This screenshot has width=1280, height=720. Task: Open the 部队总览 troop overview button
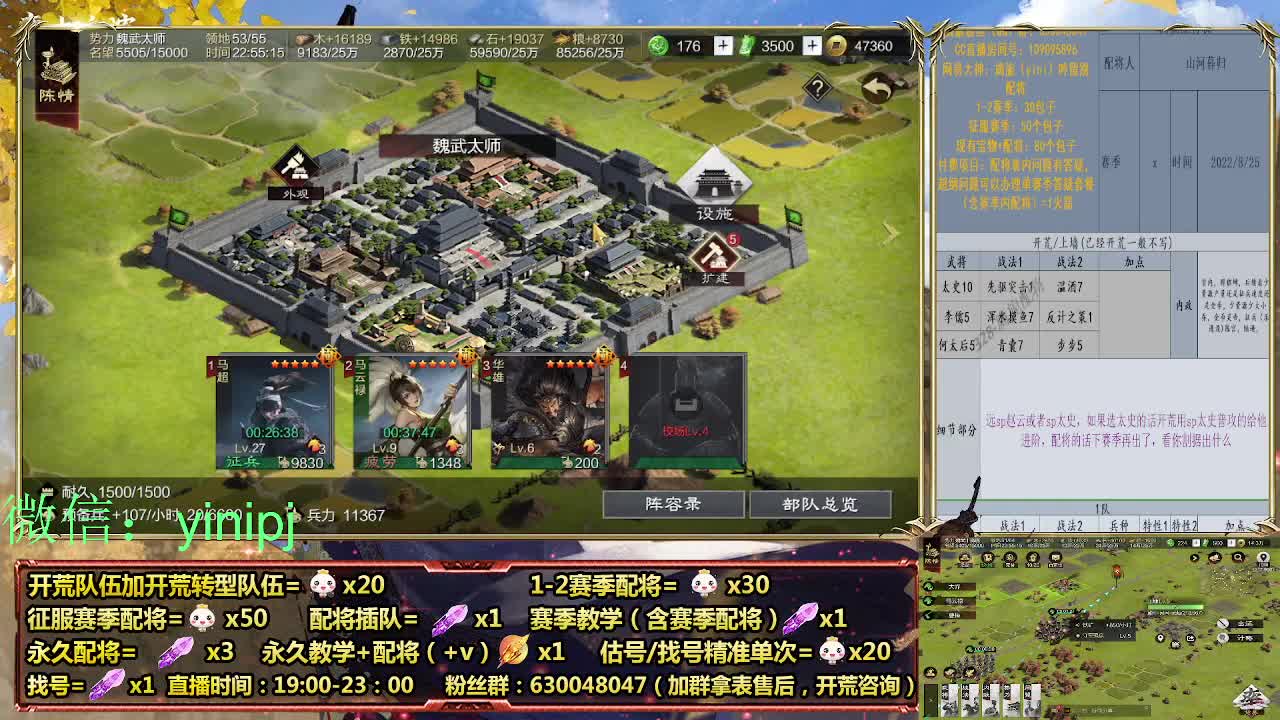coord(822,504)
